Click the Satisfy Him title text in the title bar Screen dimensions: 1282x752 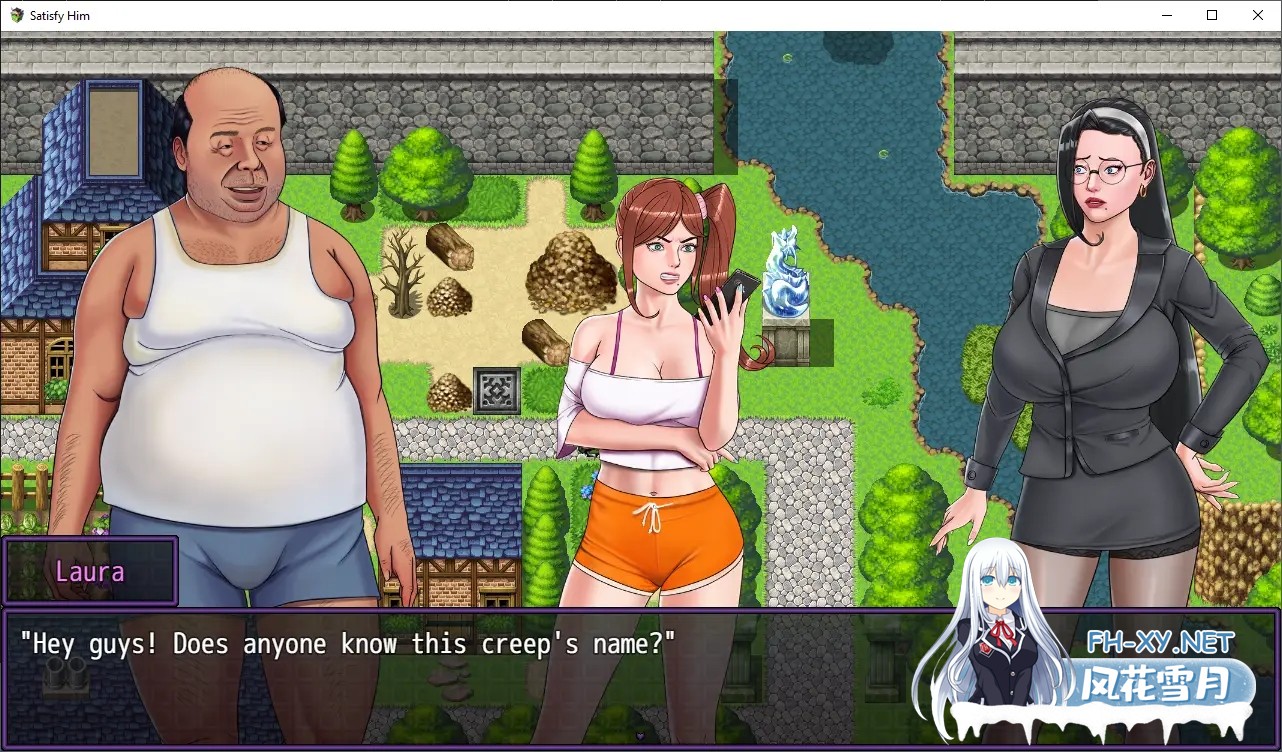[x=58, y=15]
